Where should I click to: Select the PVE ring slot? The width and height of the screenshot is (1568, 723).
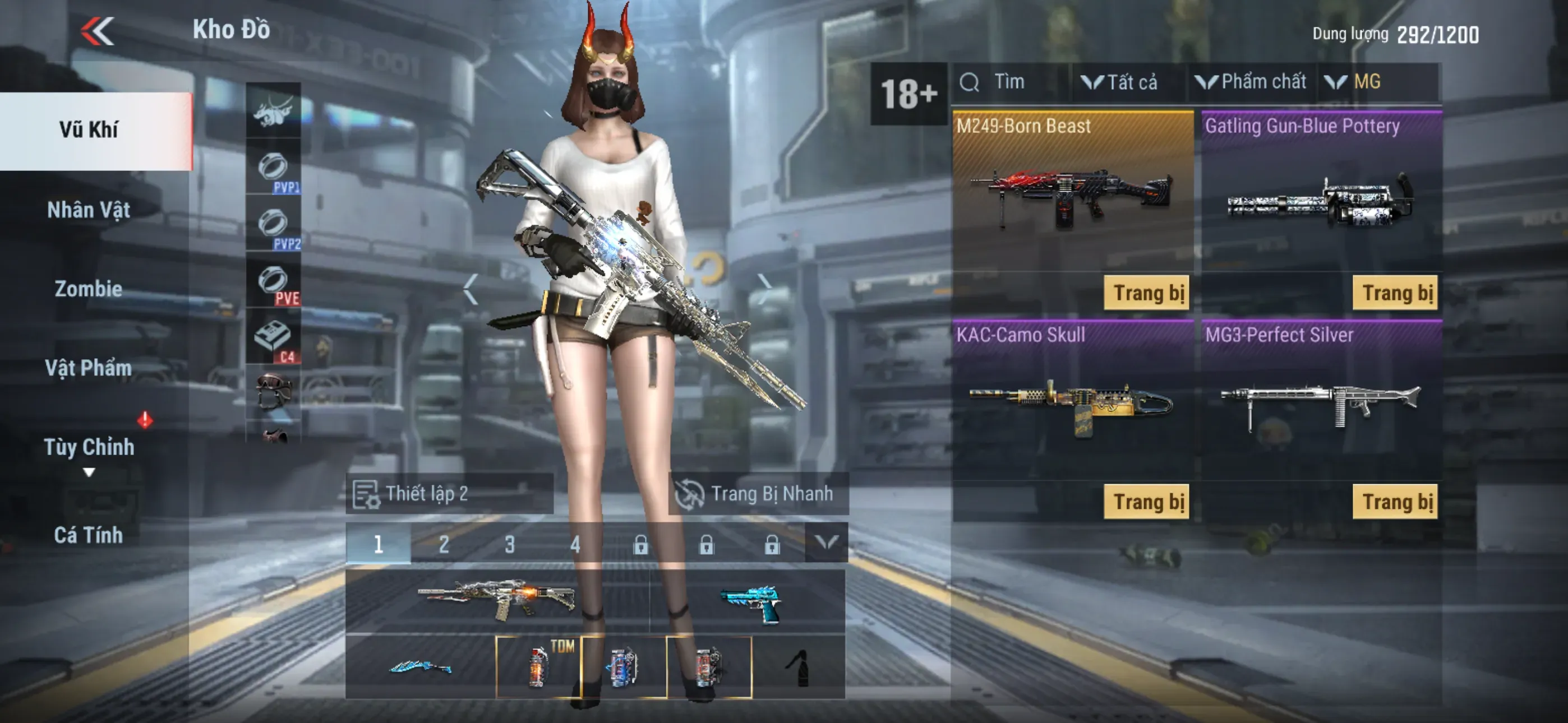pos(273,282)
